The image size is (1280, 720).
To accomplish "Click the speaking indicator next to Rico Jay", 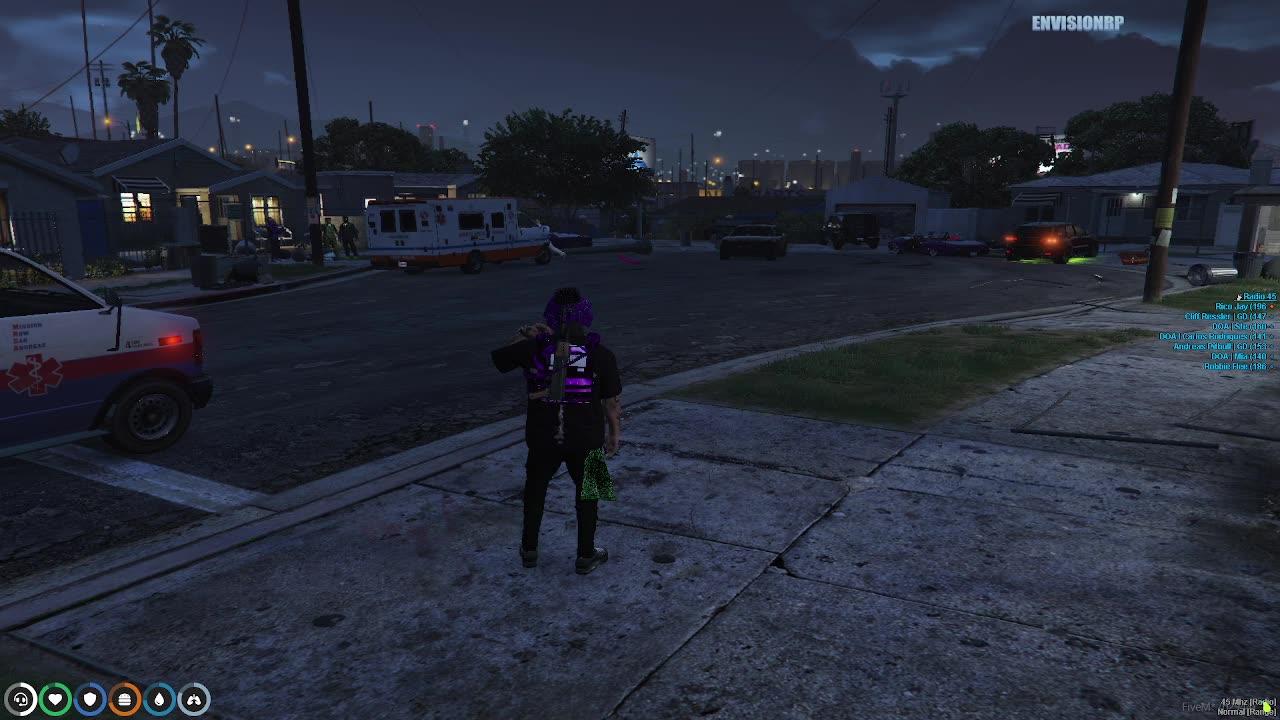I will 1272,307.
